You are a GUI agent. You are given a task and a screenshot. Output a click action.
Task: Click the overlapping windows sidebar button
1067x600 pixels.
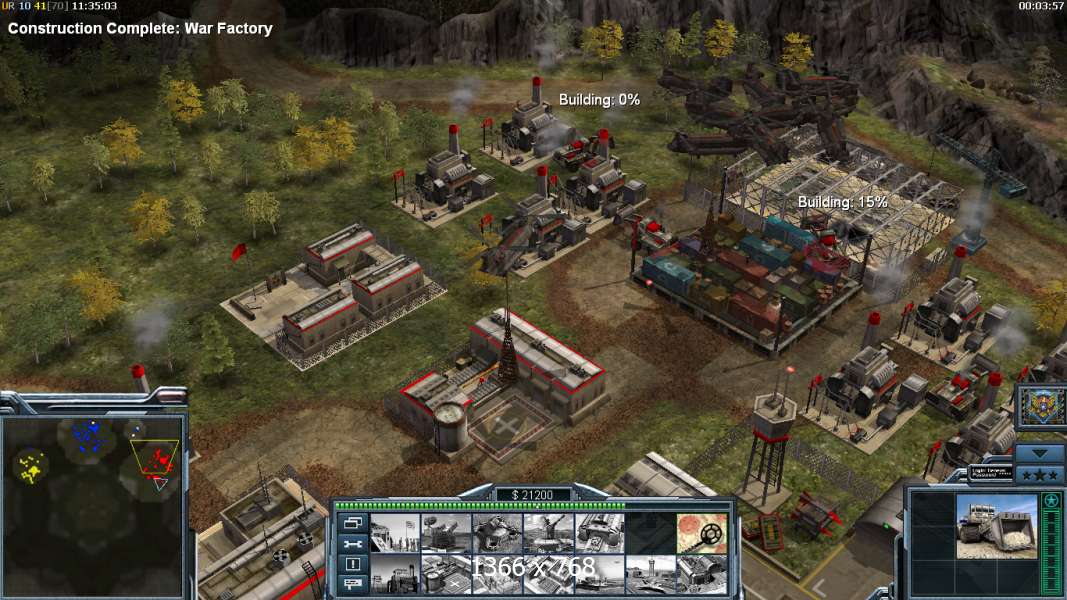point(353,522)
